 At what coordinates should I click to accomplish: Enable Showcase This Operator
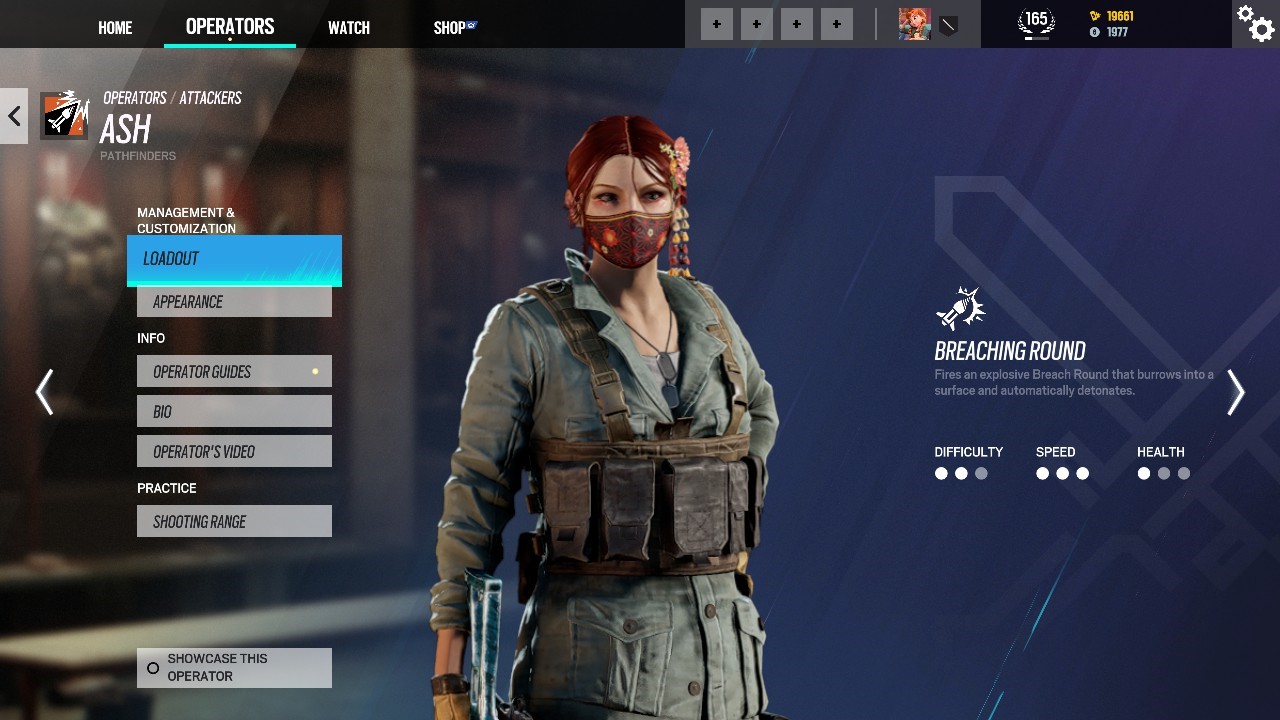tap(234, 667)
